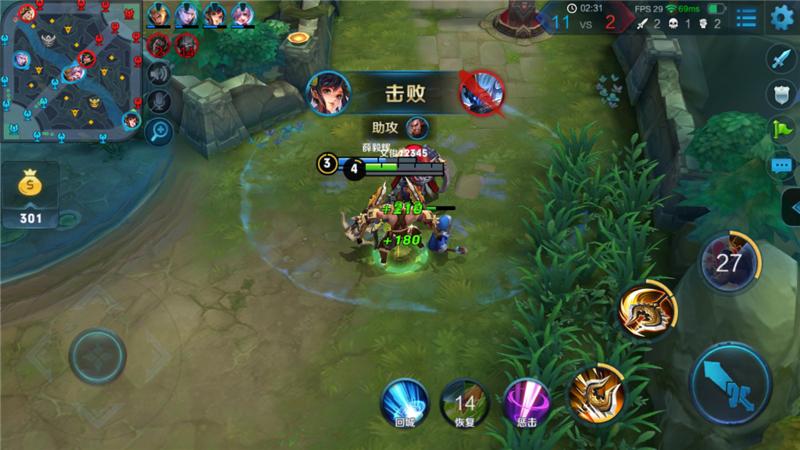The height and width of the screenshot is (450, 800).
Task: Tap the blue sword basic attack button
Action: [x=731, y=383]
